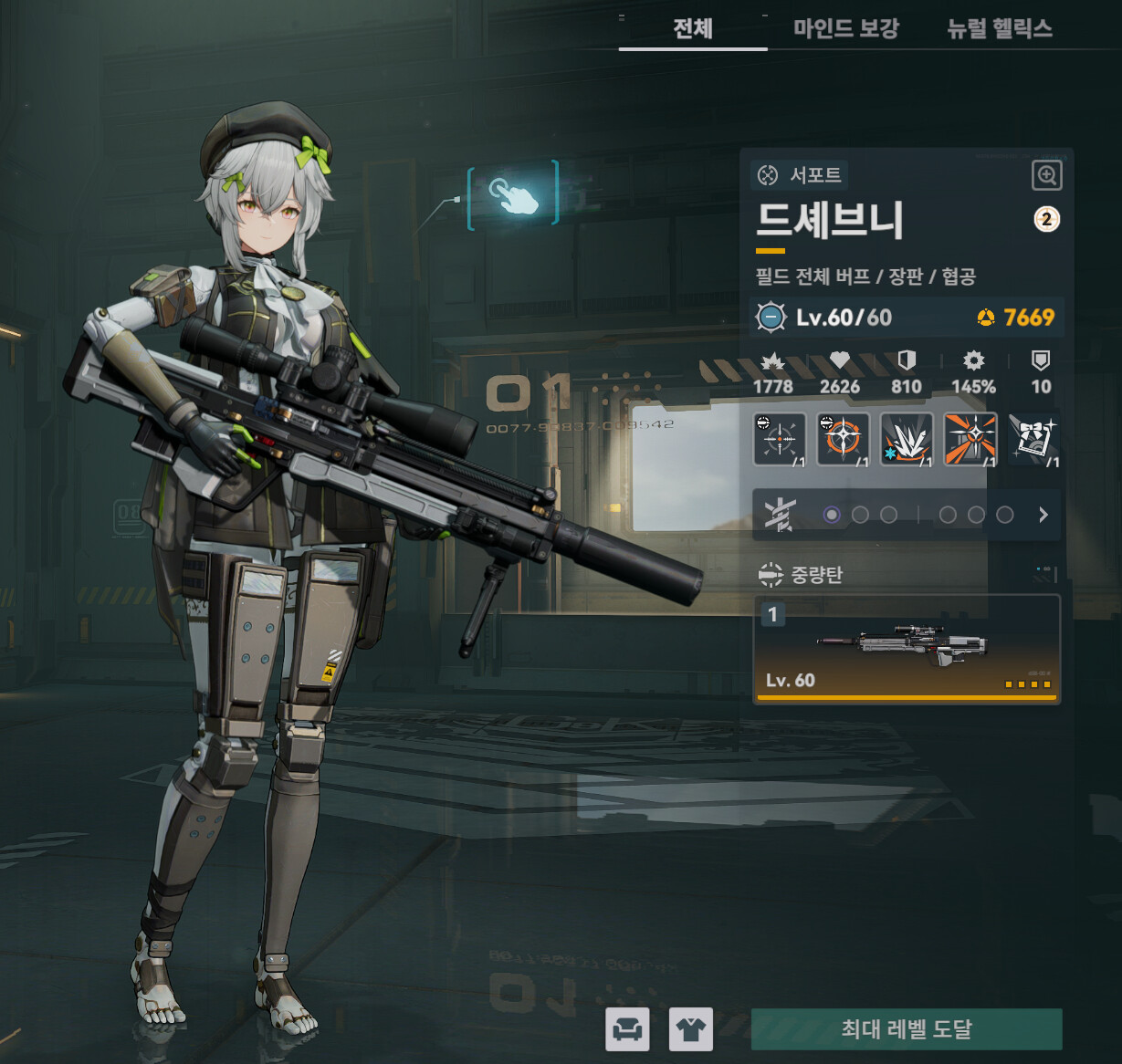Switch to the 마인드 보강 tab
This screenshot has width=1122, height=1064.
pyautogui.click(x=845, y=28)
